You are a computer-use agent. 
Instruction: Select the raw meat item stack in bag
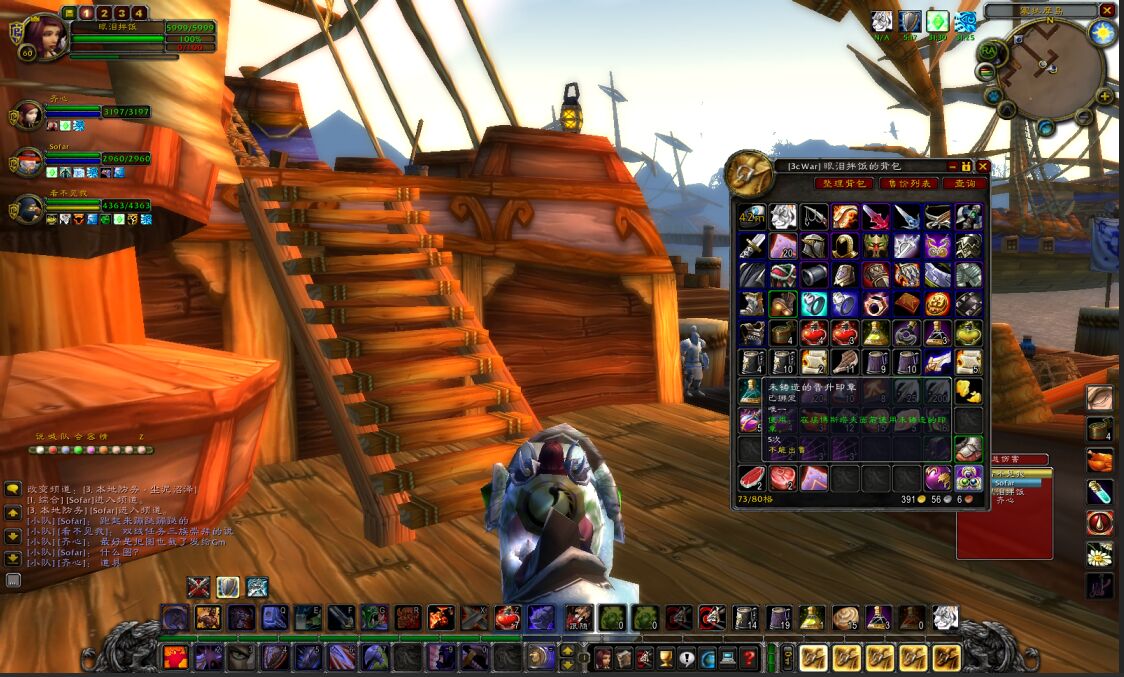click(x=751, y=478)
